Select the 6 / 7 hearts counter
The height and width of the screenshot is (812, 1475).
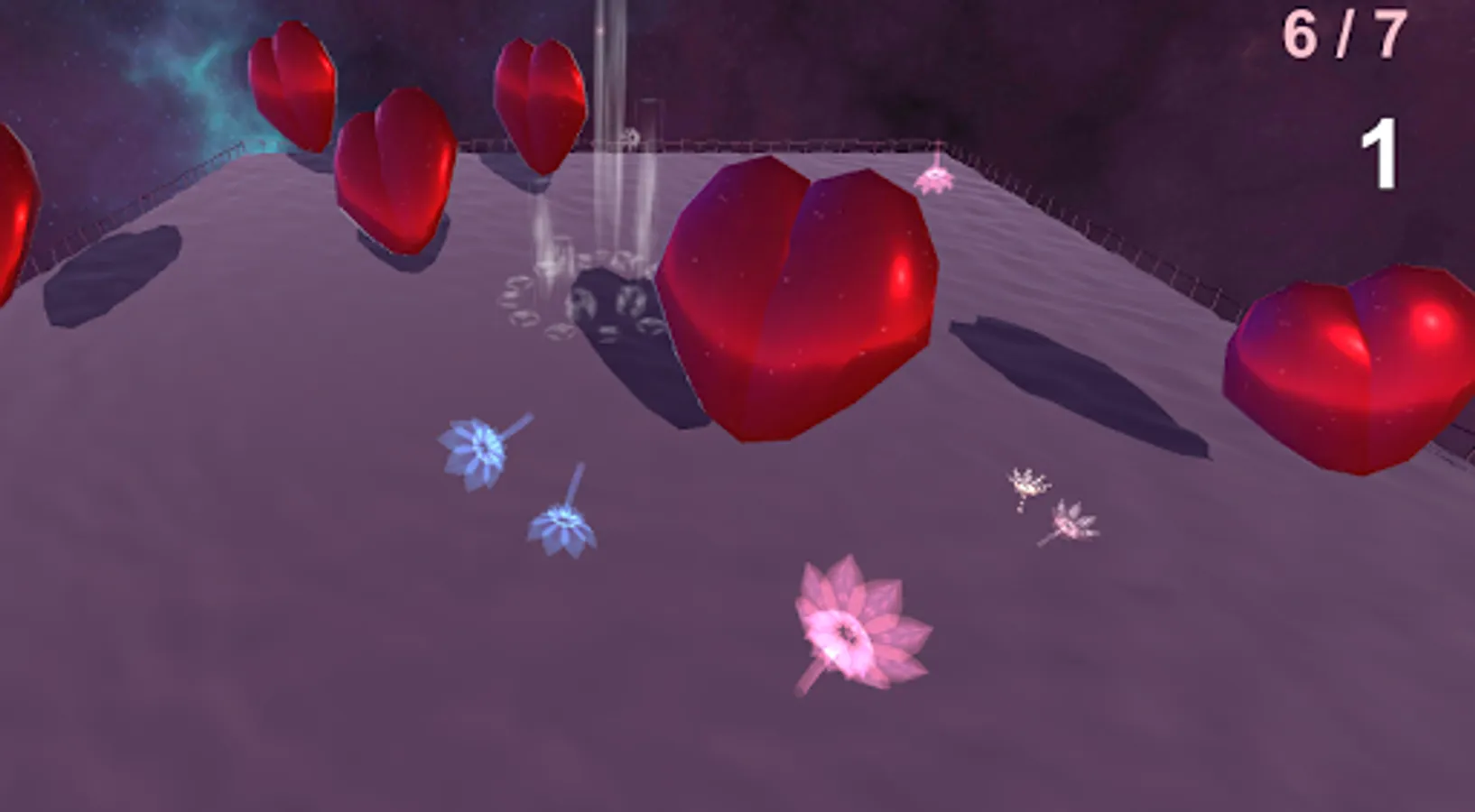pyautogui.click(x=1343, y=36)
